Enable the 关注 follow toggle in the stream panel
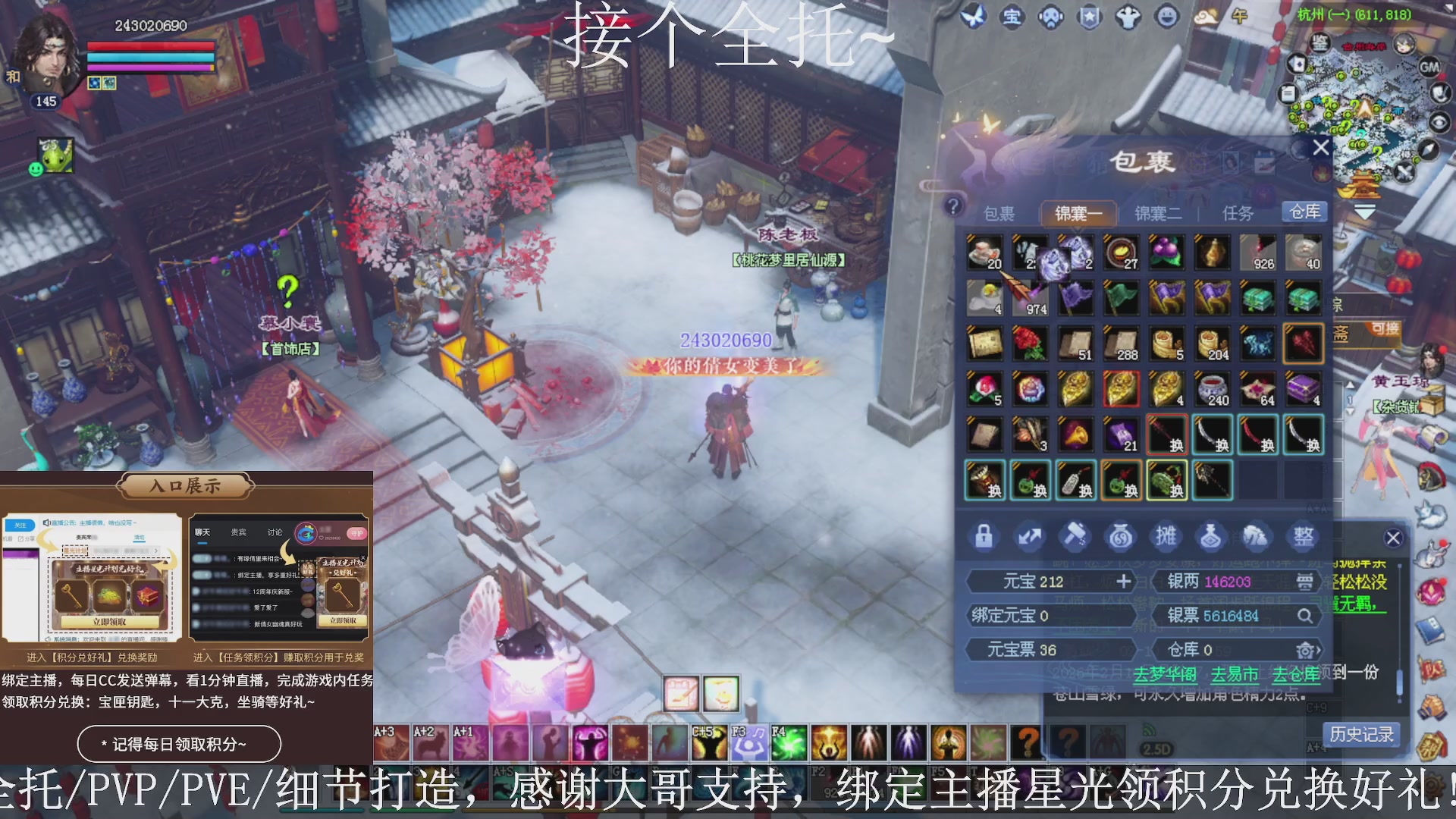The width and height of the screenshot is (1456, 819). (21, 526)
